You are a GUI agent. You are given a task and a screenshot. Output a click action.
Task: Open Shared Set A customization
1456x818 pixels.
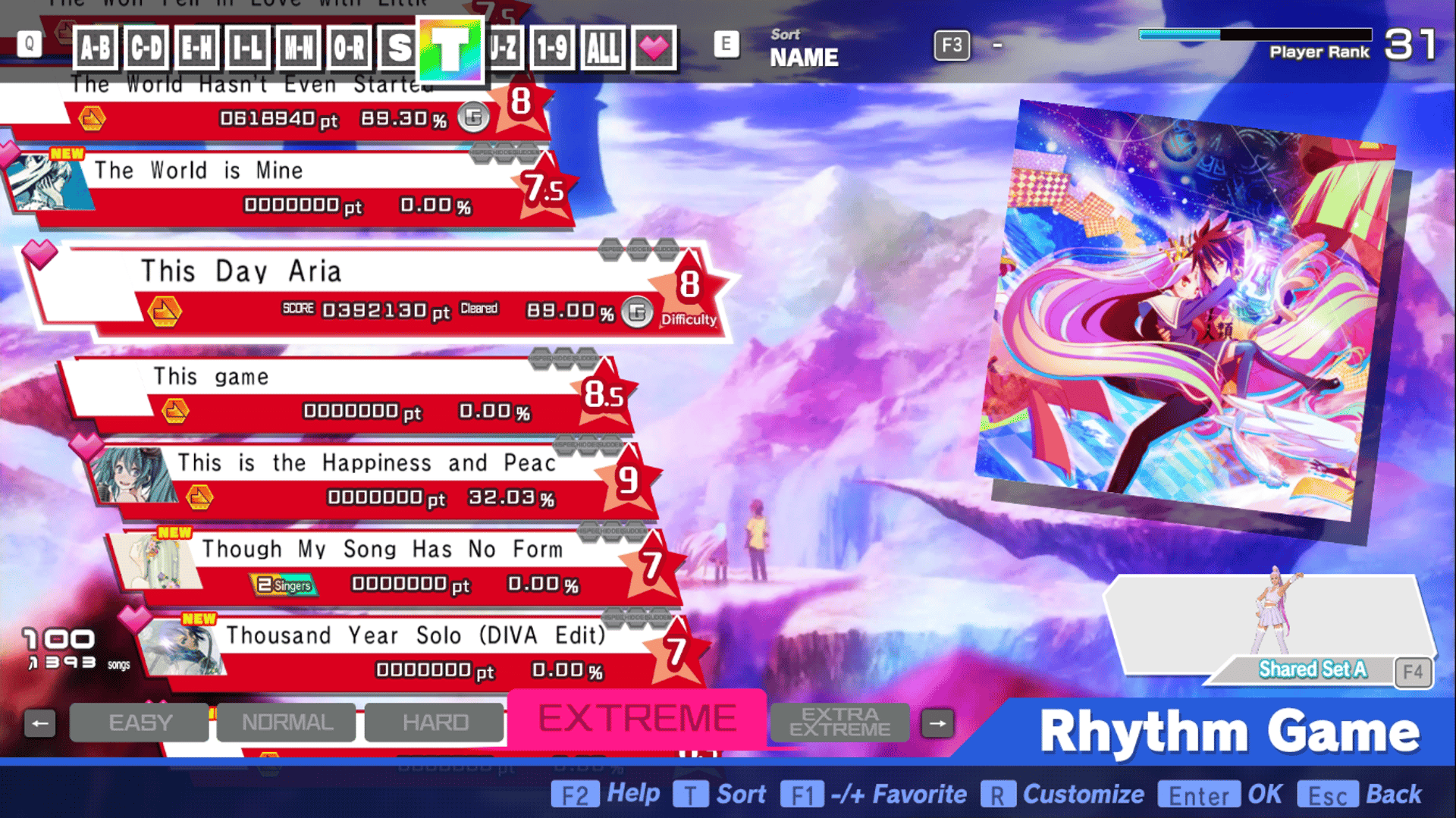tap(1312, 669)
